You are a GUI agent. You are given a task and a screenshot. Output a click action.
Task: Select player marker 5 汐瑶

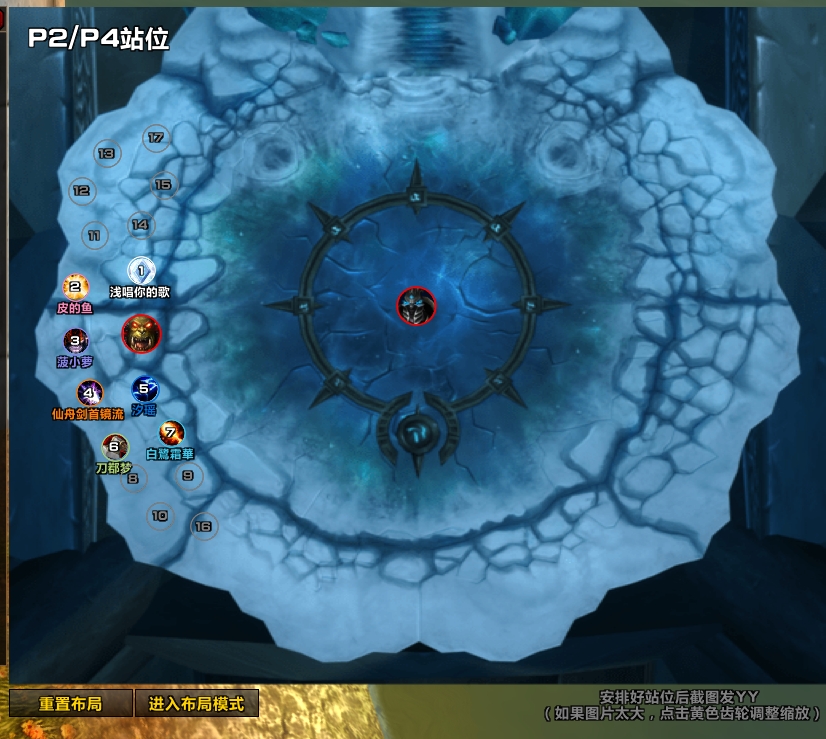pyautogui.click(x=144, y=389)
